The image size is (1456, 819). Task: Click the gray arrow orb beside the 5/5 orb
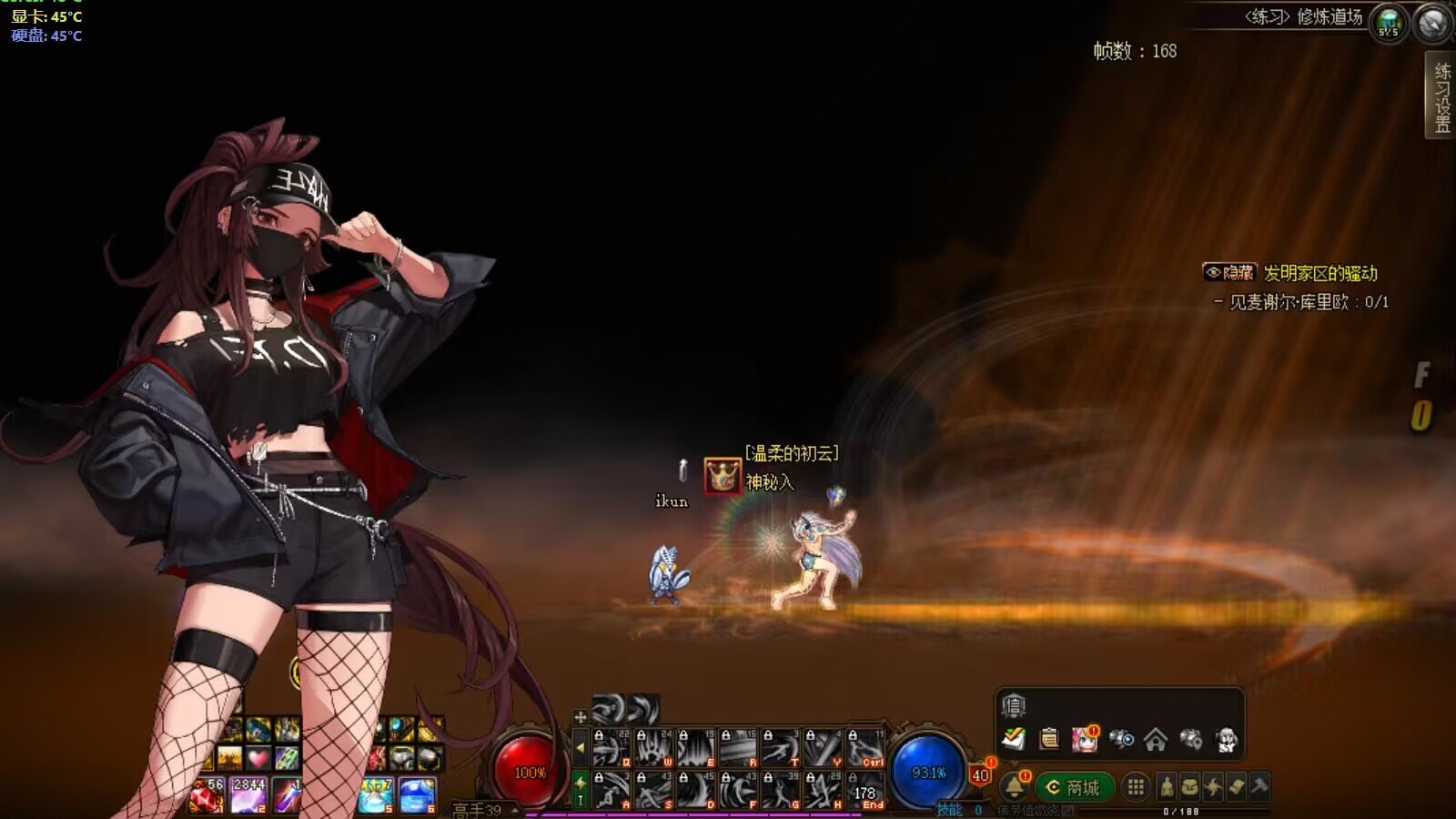(1433, 23)
